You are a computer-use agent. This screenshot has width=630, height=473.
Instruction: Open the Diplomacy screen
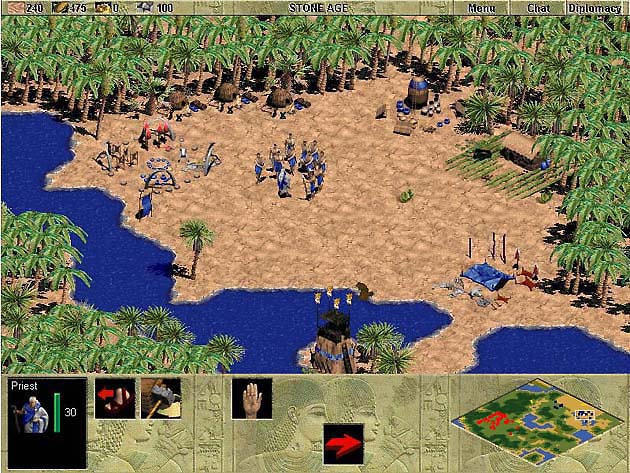(x=595, y=7)
